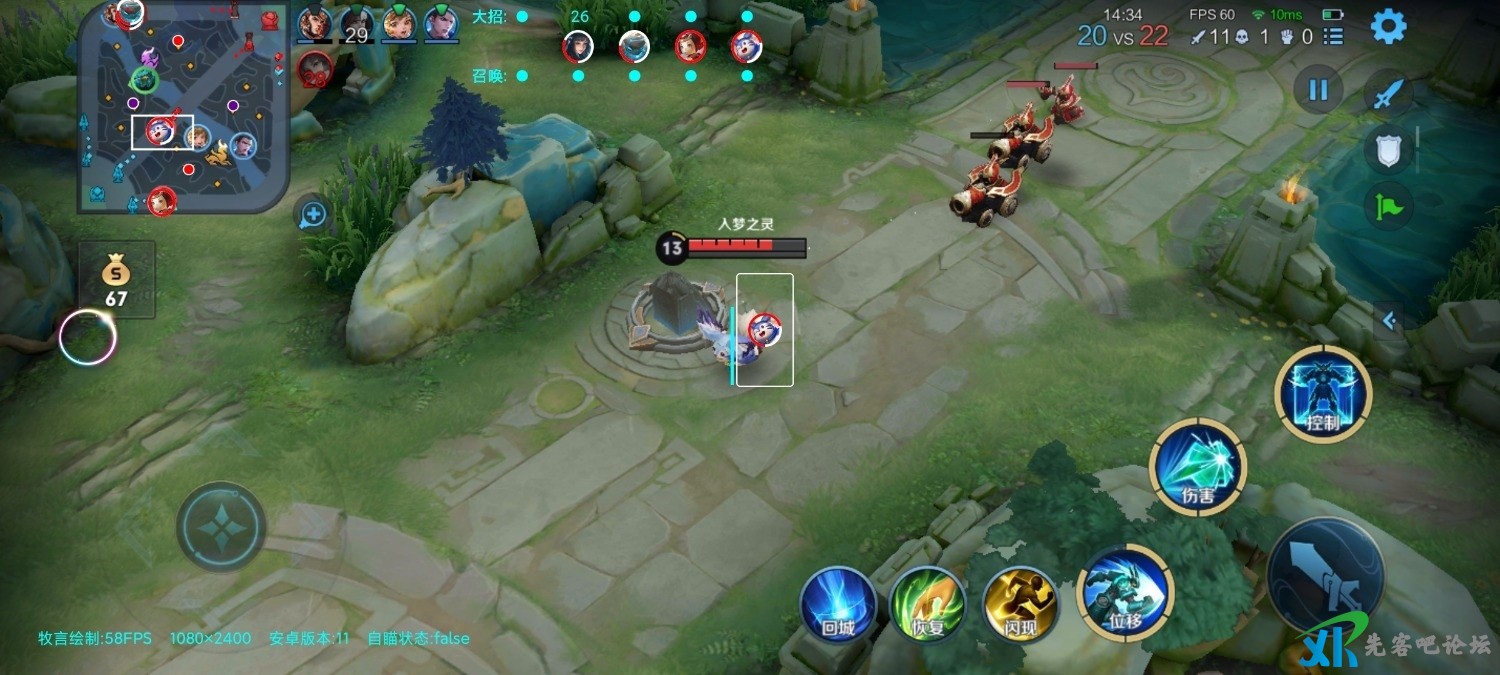The height and width of the screenshot is (675, 1500).
Task: Click the magnifier zoom button beside minimap
Action: (x=313, y=214)
